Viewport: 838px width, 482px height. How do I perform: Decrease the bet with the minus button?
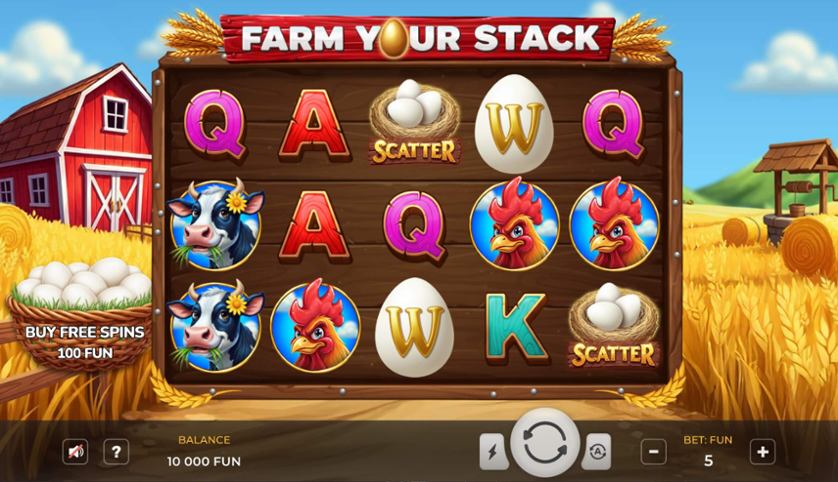[653, 452]
